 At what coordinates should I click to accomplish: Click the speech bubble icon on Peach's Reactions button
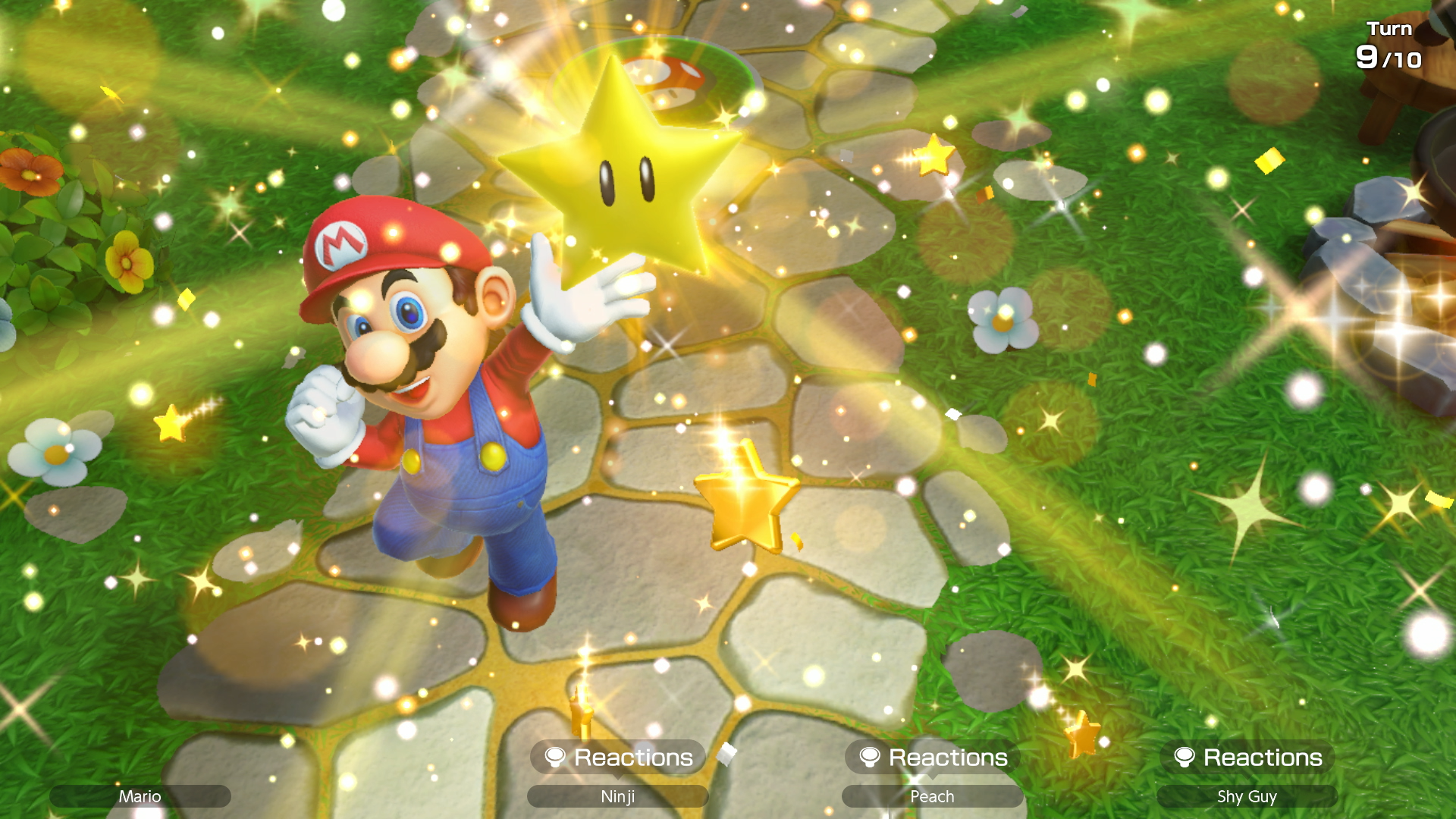(870, 757)
